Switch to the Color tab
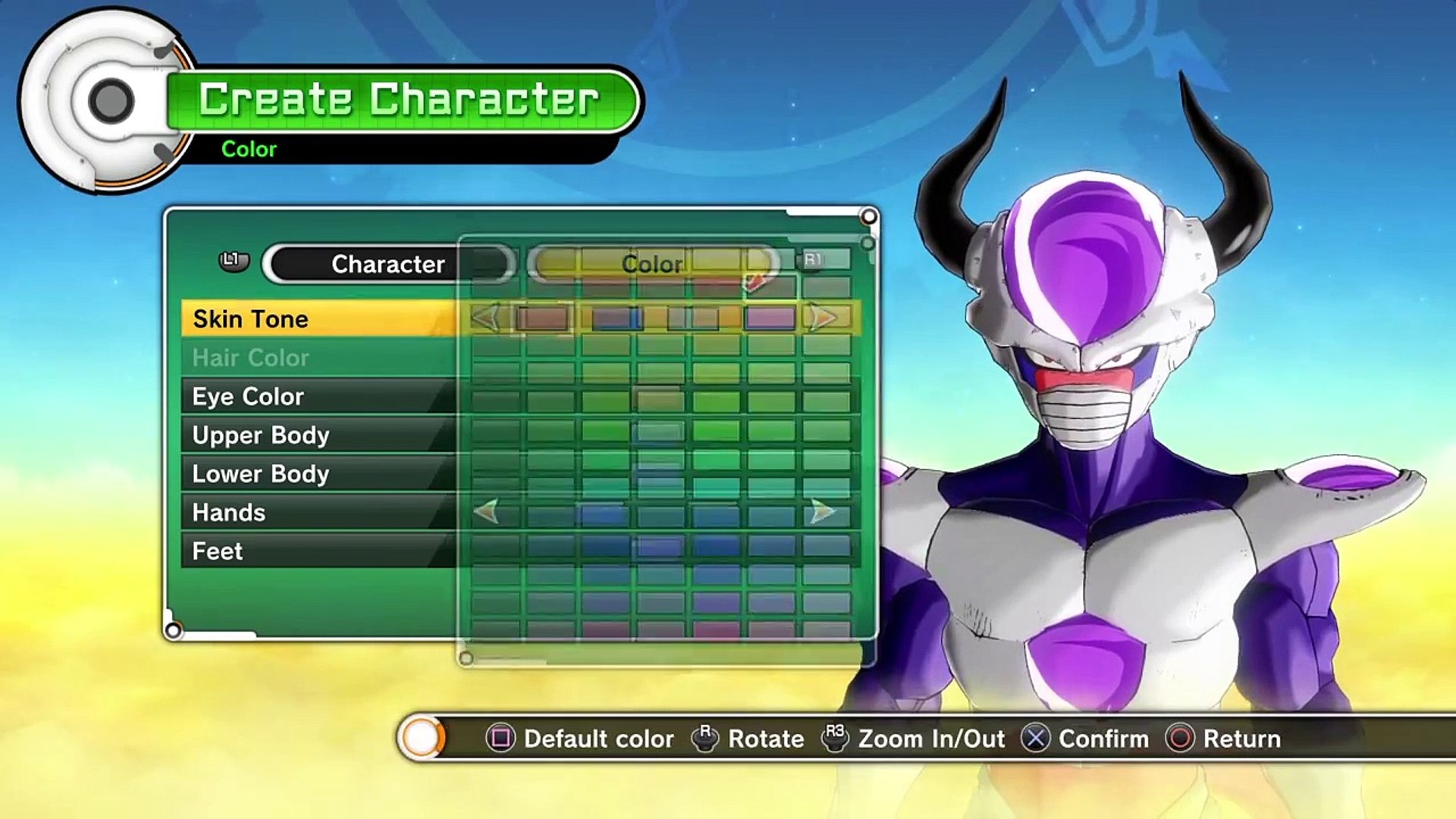This screenshot has width=1456, height=819. [x=652, y=264]
